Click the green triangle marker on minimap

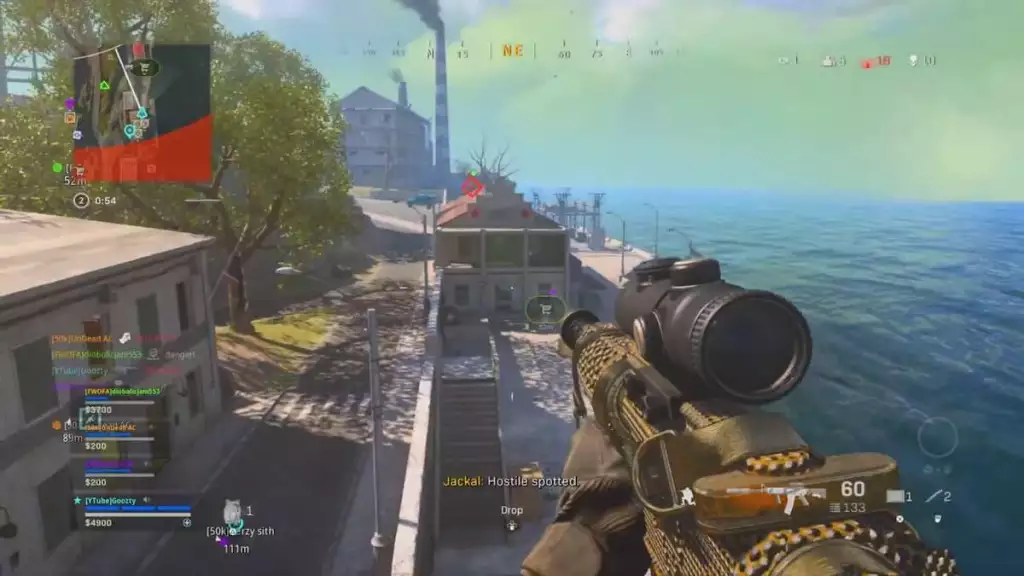coord(104,86)
